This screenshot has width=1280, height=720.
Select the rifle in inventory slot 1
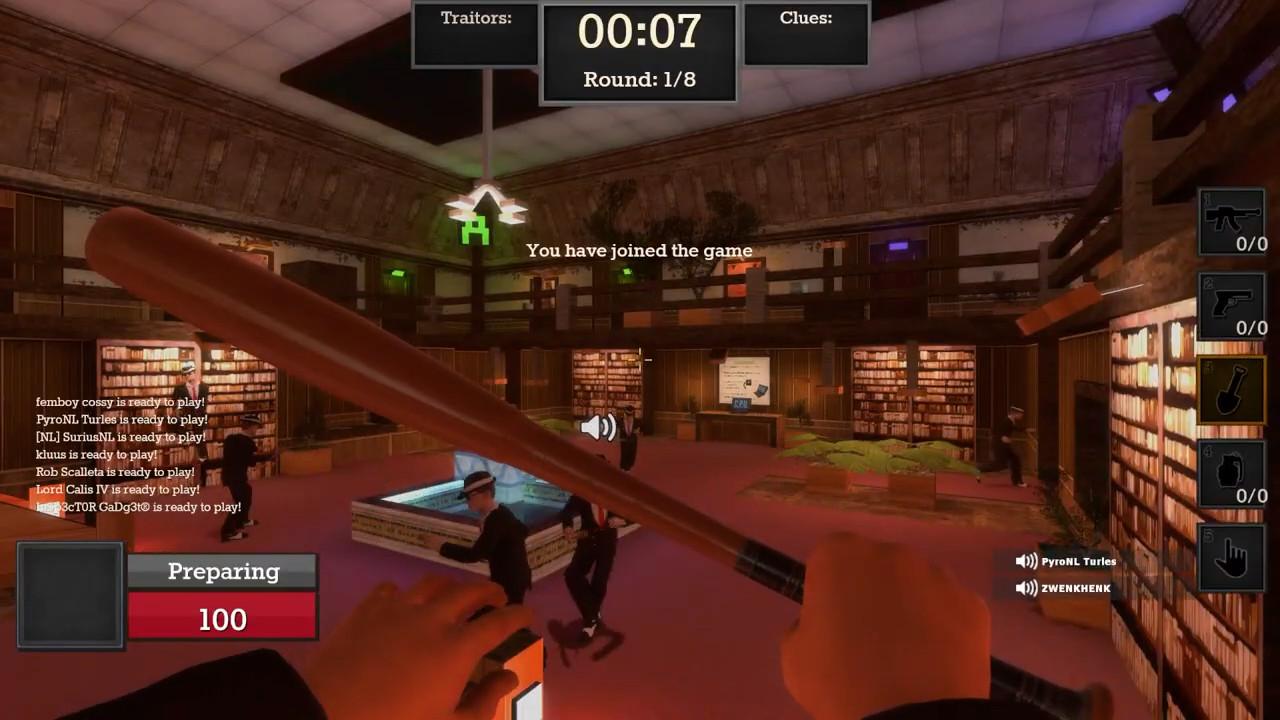(1231, 220)
